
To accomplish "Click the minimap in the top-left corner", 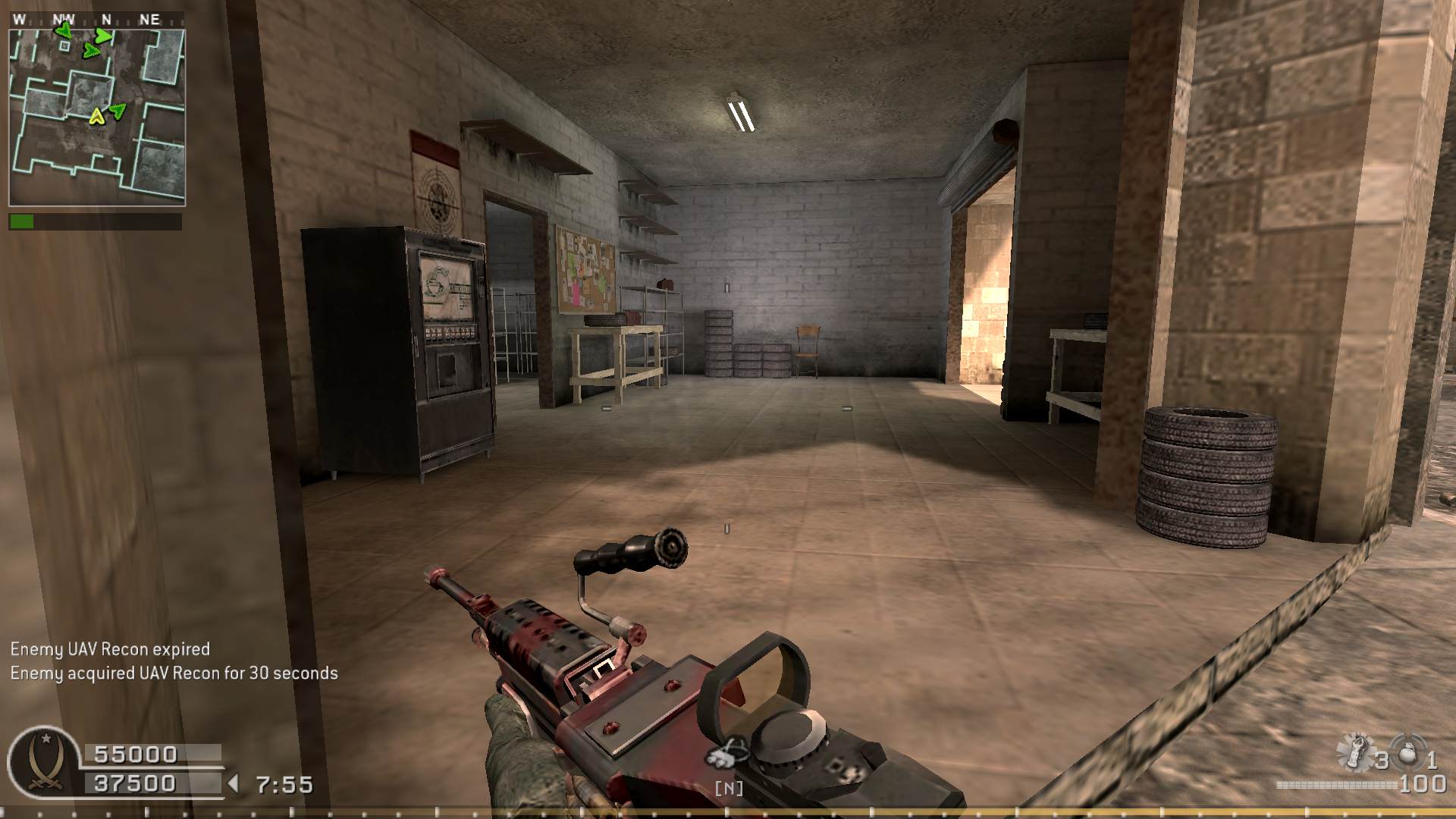I will [97, 117].
